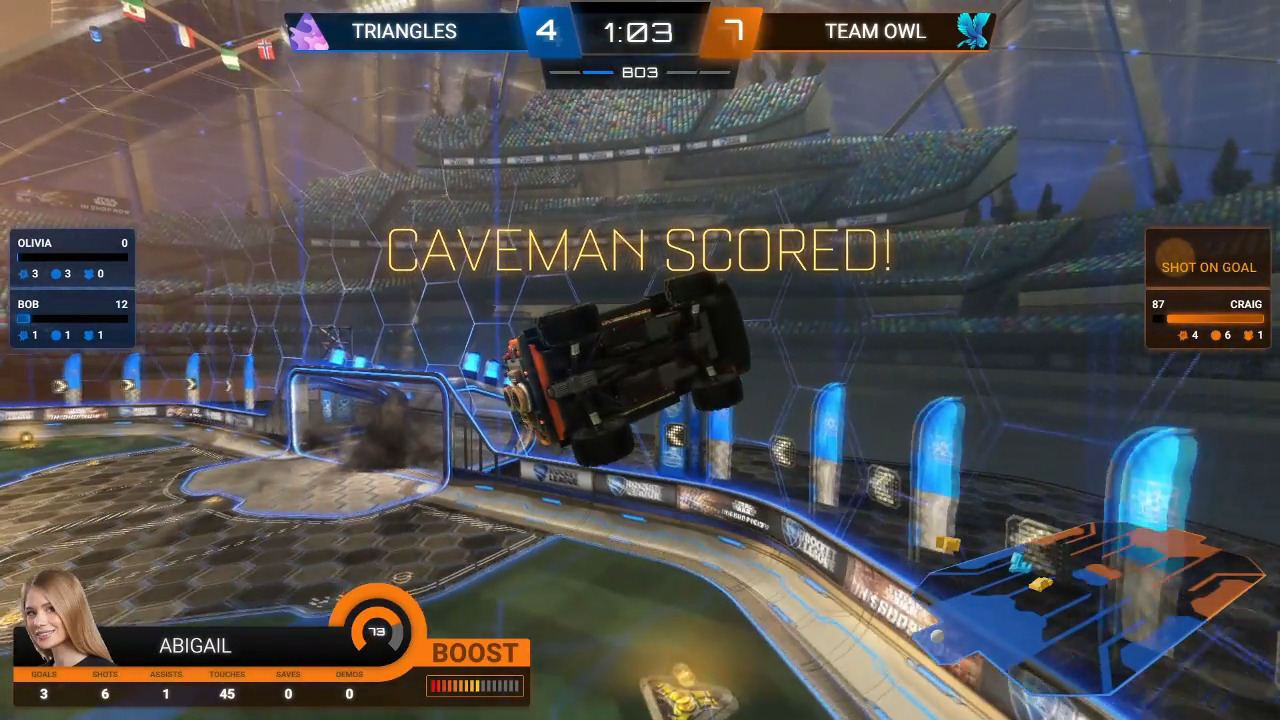
Task: Expand the BO3 series indicator
Action: [639, 71]
